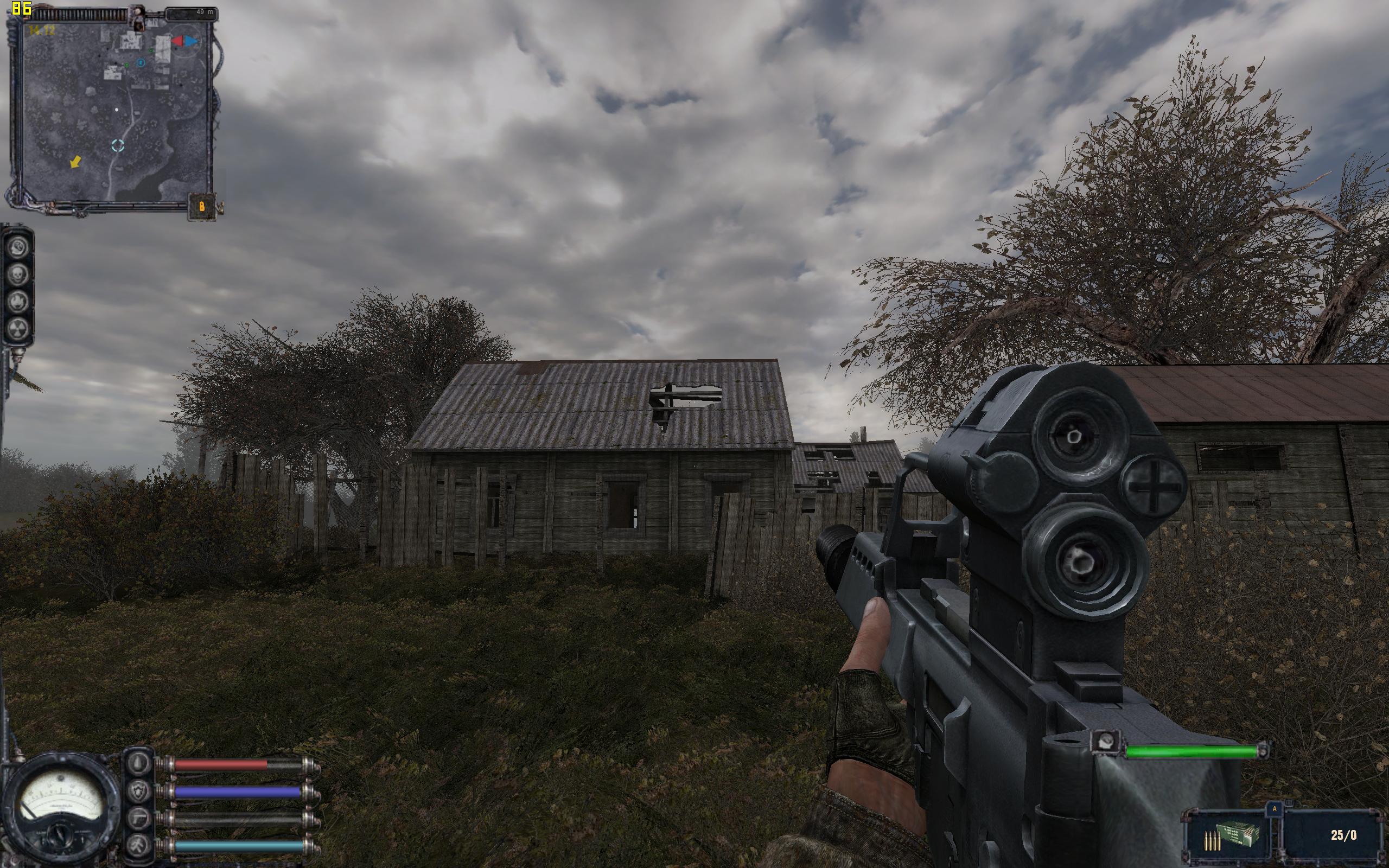Click the brain psi hazard indicator
Screen dimensions: 1389x868
point(17,247)
